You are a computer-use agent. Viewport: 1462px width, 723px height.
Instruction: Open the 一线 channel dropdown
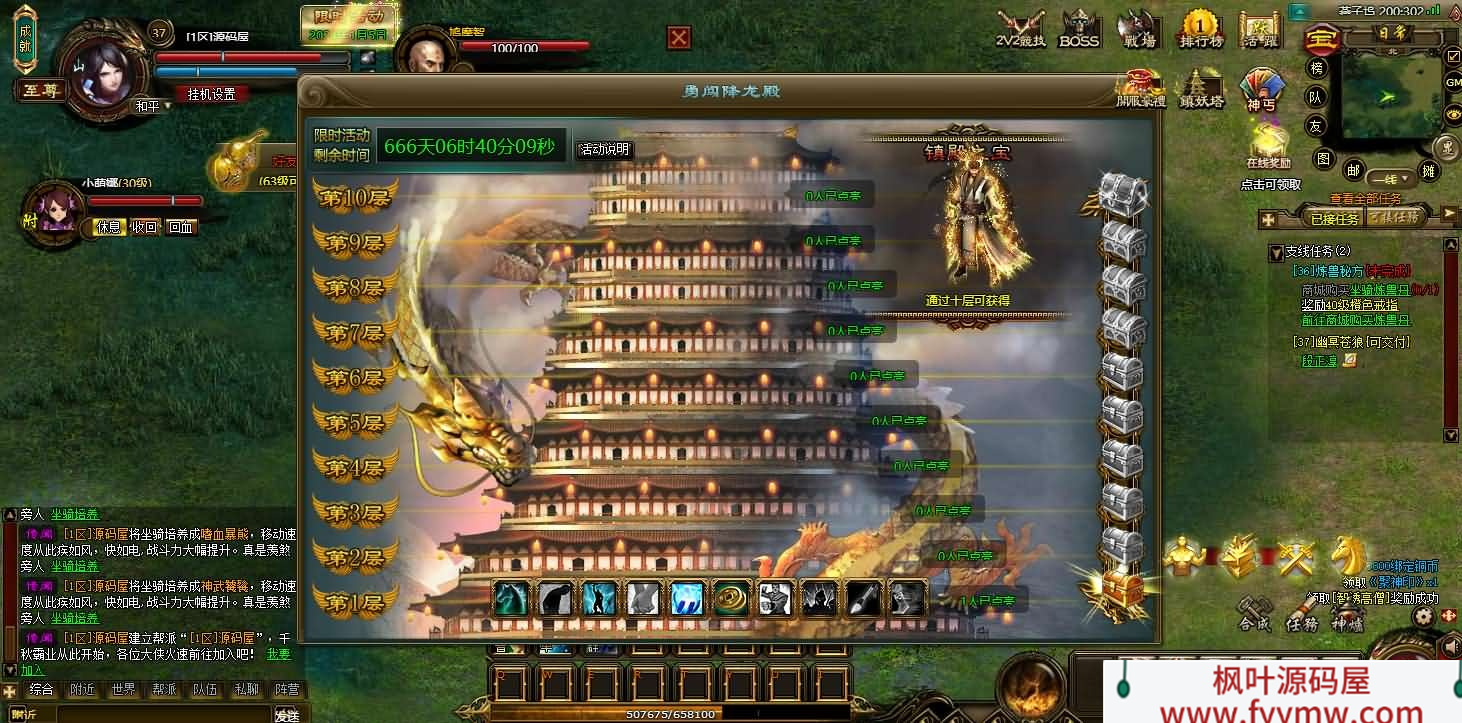[1392, 179]
